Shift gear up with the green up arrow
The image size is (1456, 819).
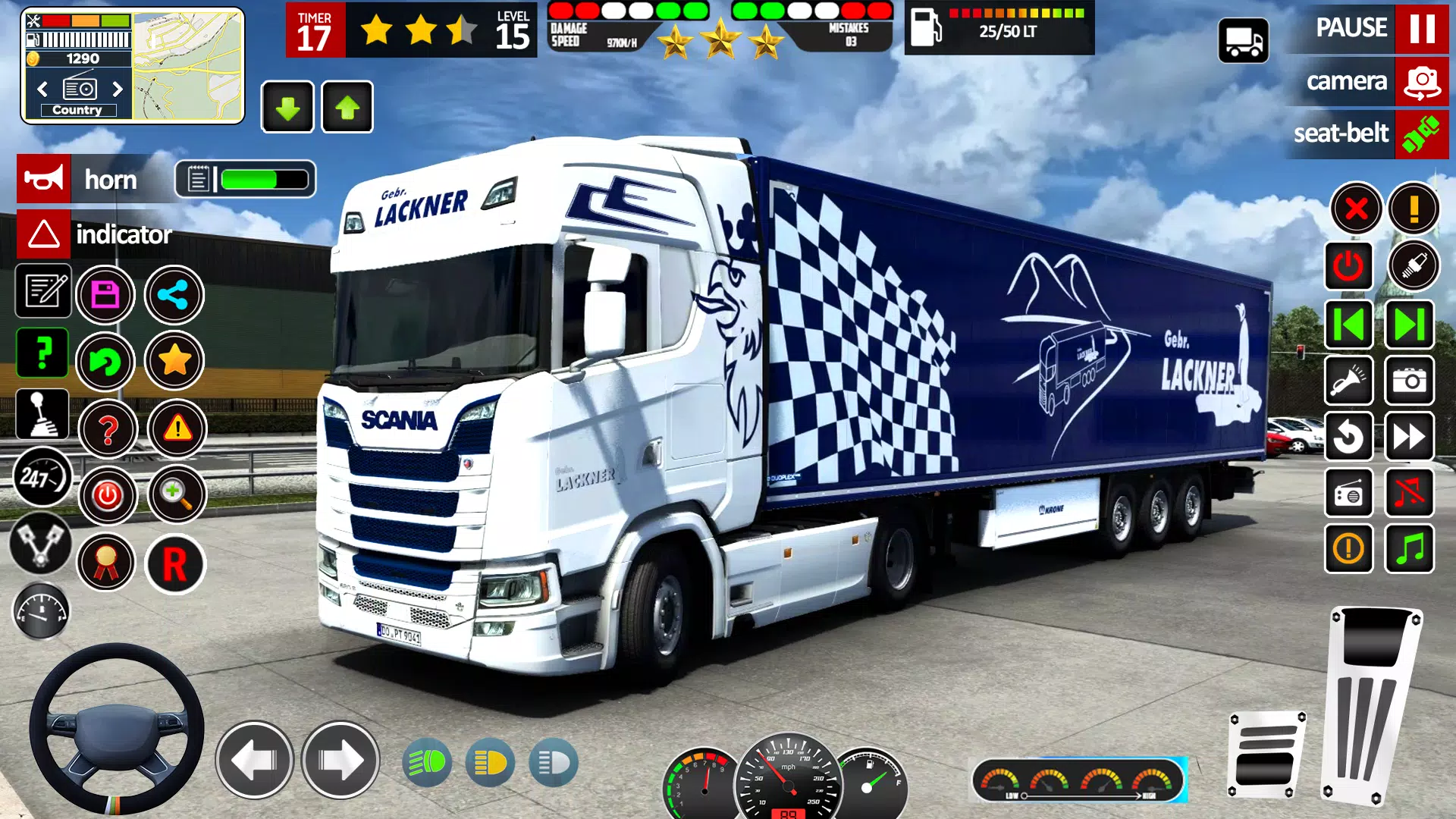tap(347, 107)
